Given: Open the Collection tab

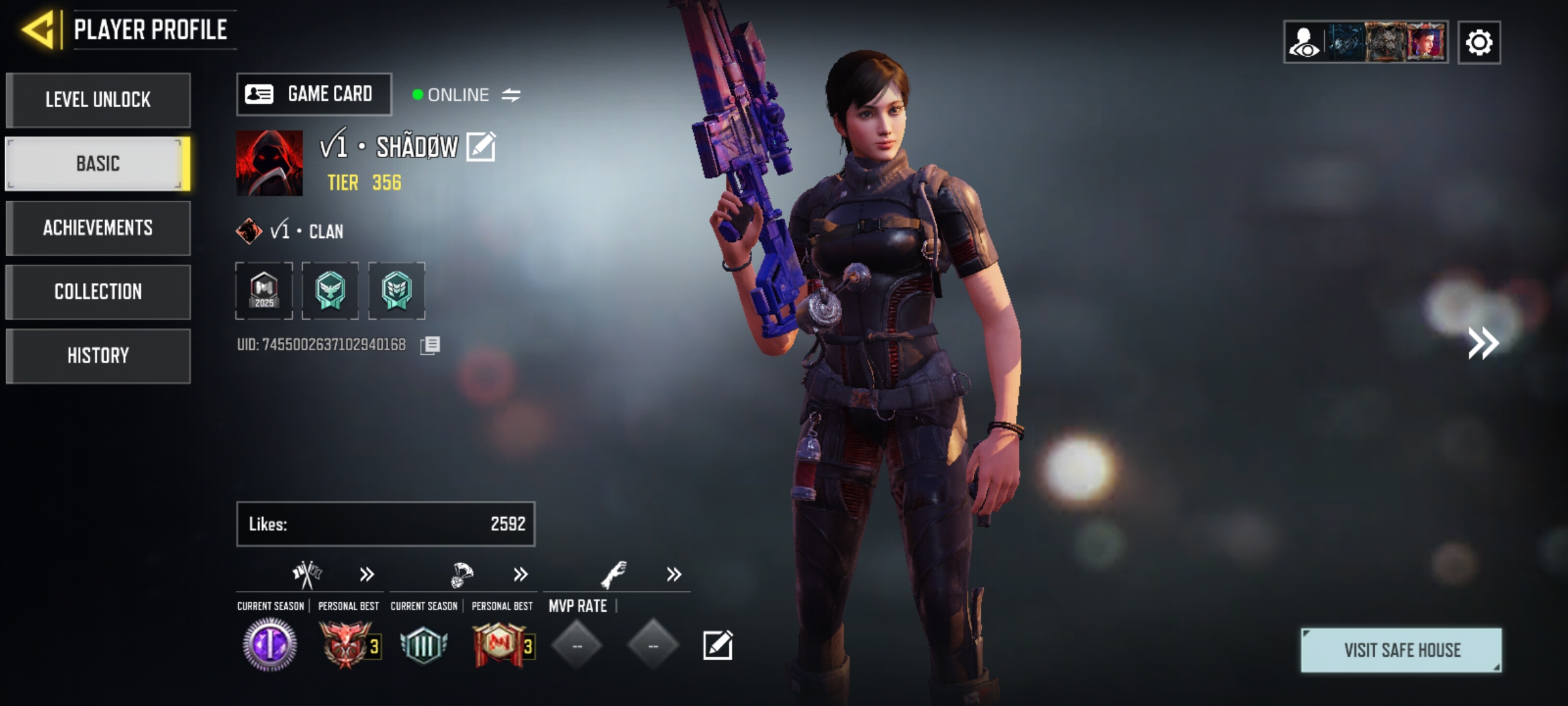Looking at the screenshot, I should (x=98, y=292).
